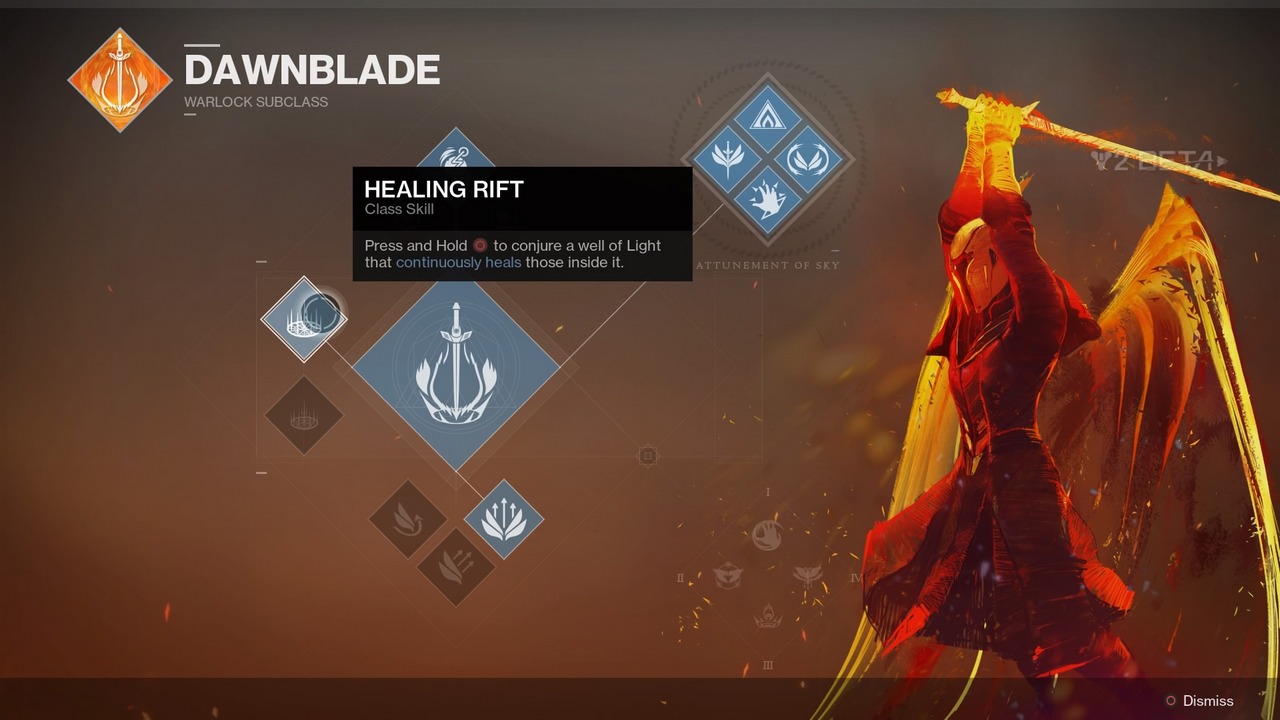Select the highlighted Healing Rift skill icon

click(x=305, y=318)
